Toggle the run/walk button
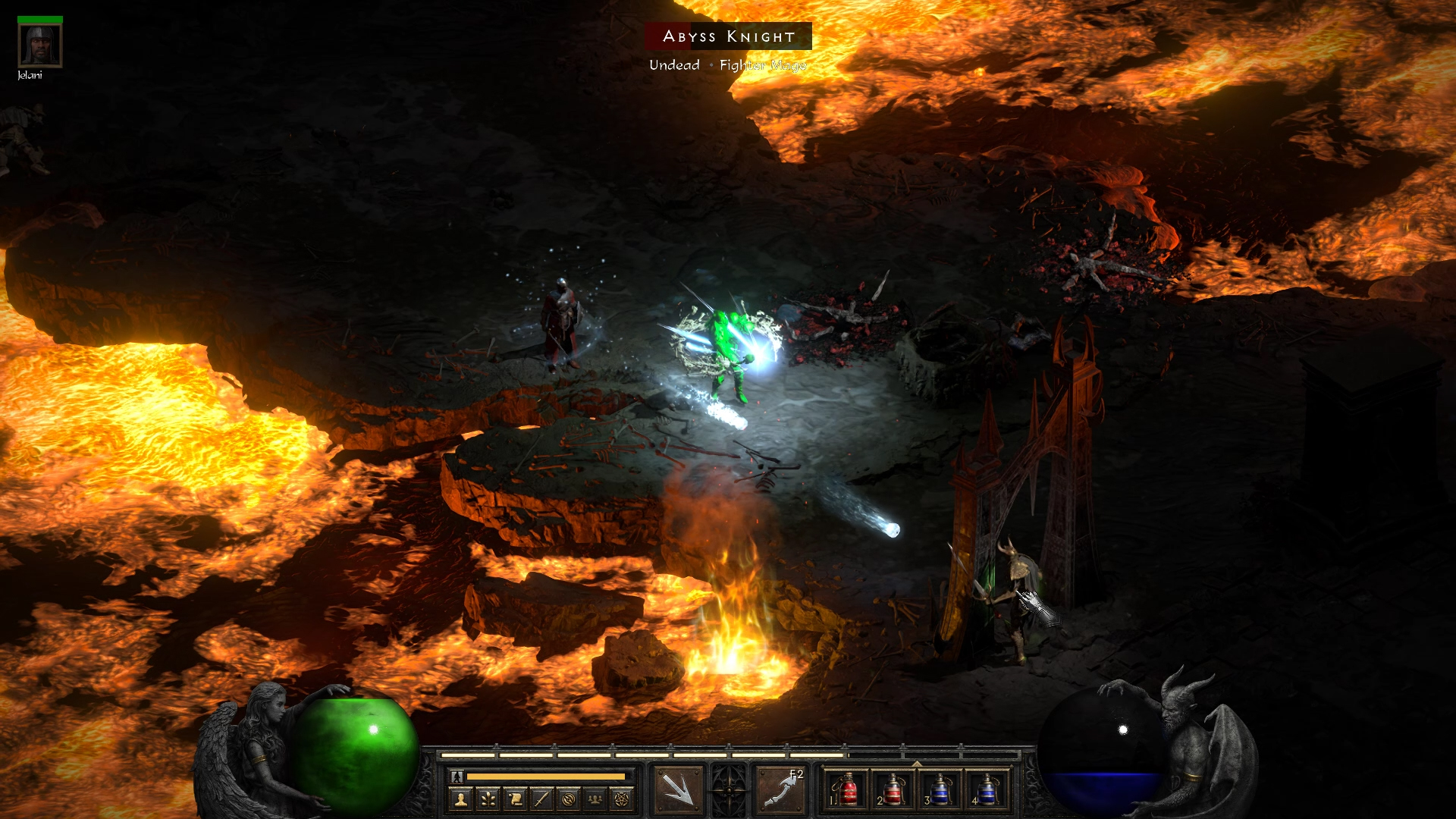 click(x=457, y=777)
